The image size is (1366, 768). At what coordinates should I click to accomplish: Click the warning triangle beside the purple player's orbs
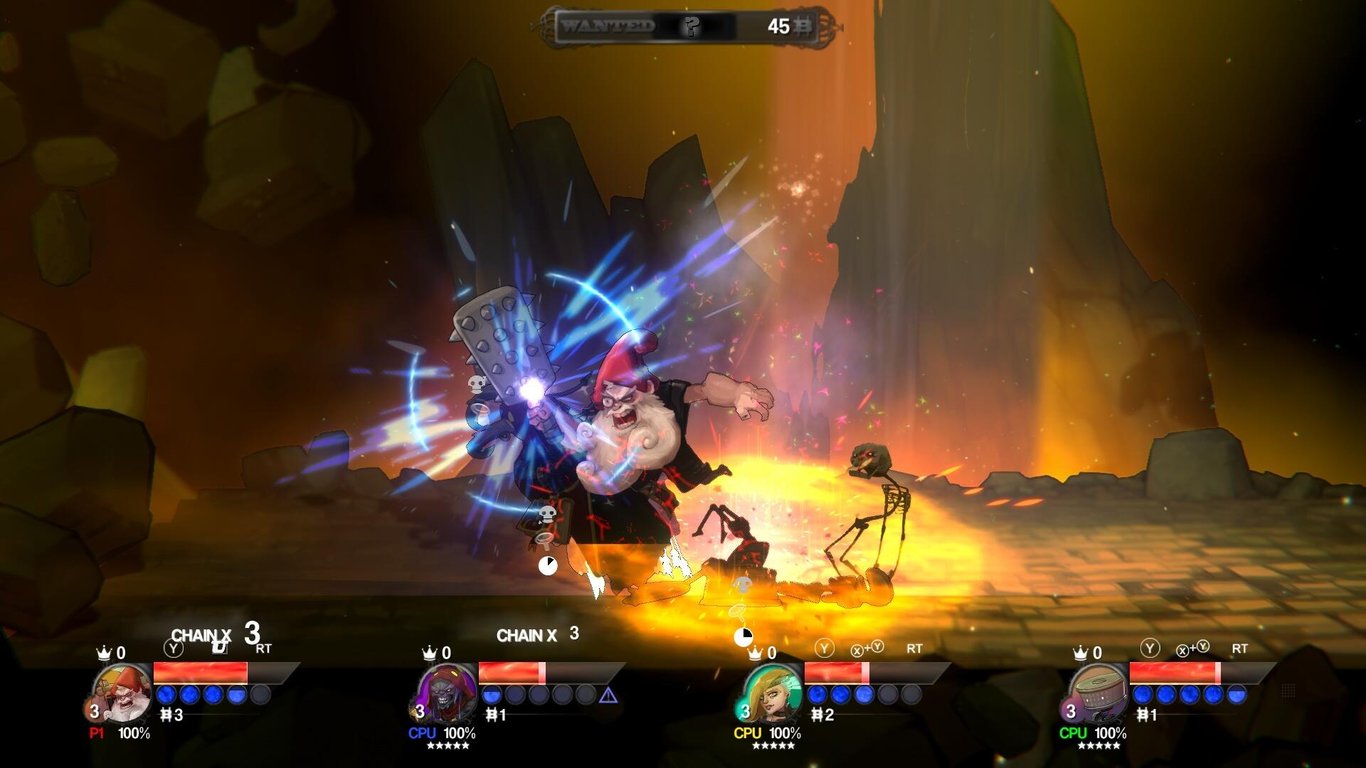click(608, 695)
